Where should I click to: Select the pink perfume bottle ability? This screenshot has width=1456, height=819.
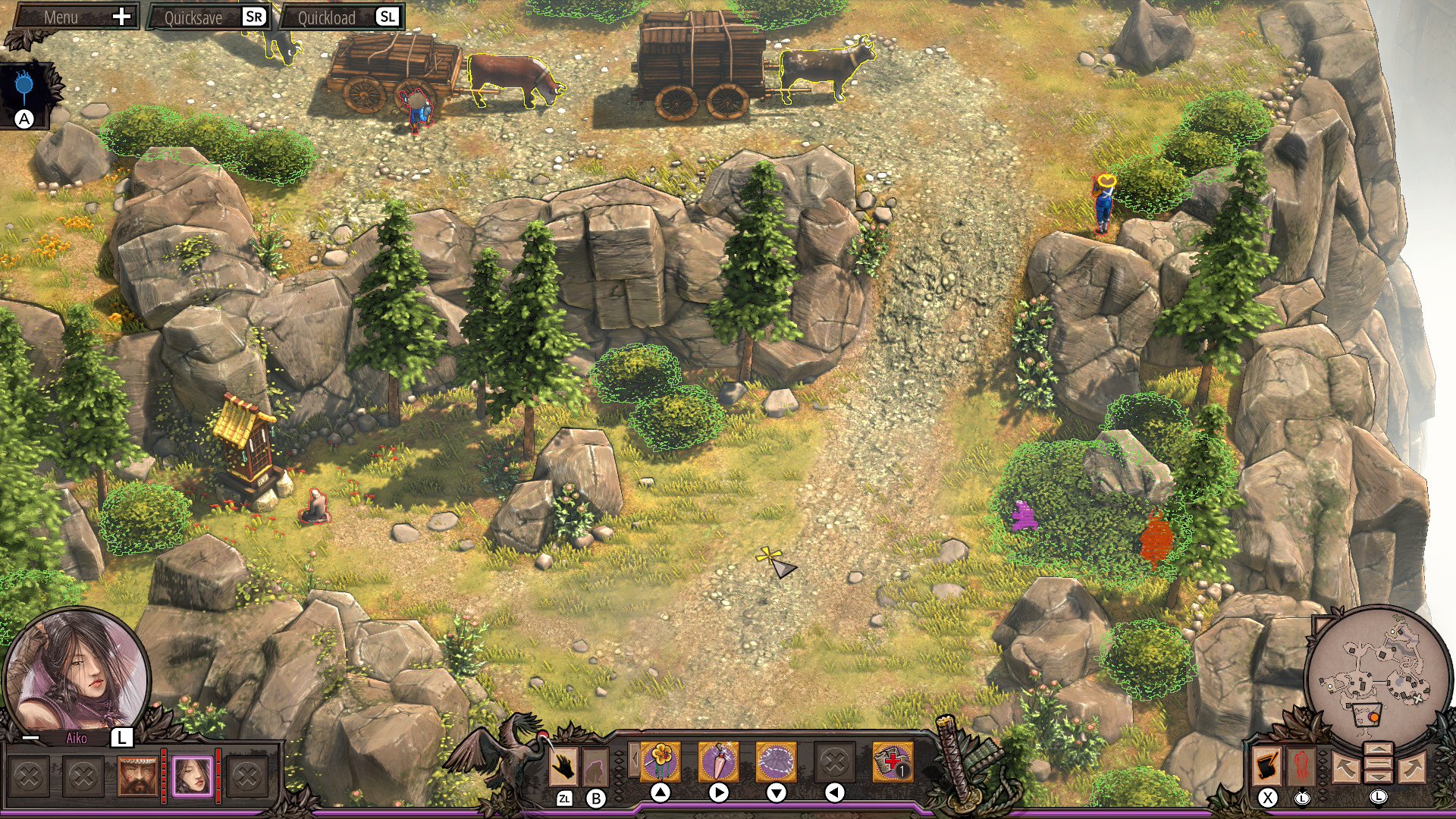click(717, 761)
